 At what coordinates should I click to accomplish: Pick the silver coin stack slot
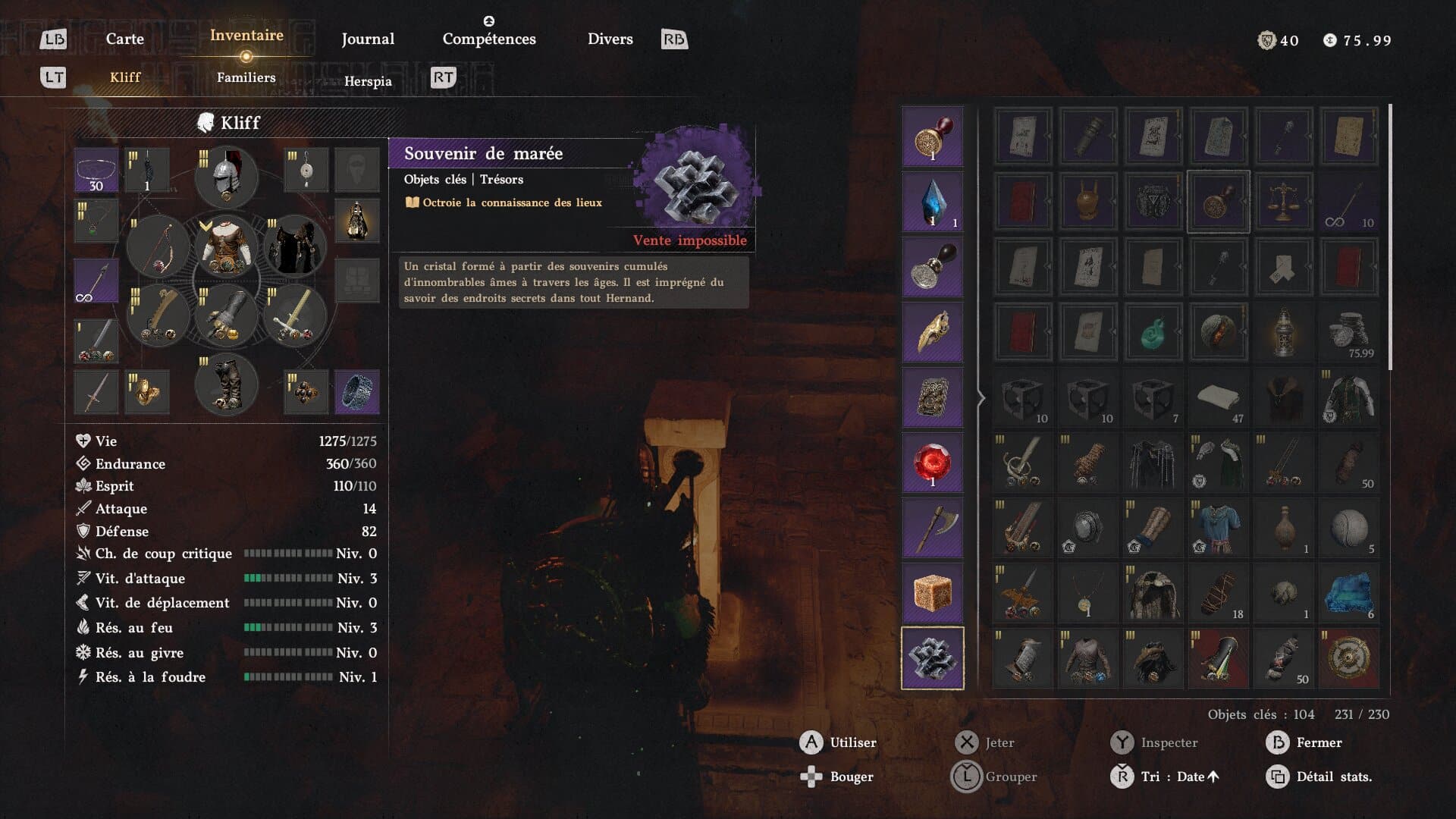click(x=1348, y=332)
